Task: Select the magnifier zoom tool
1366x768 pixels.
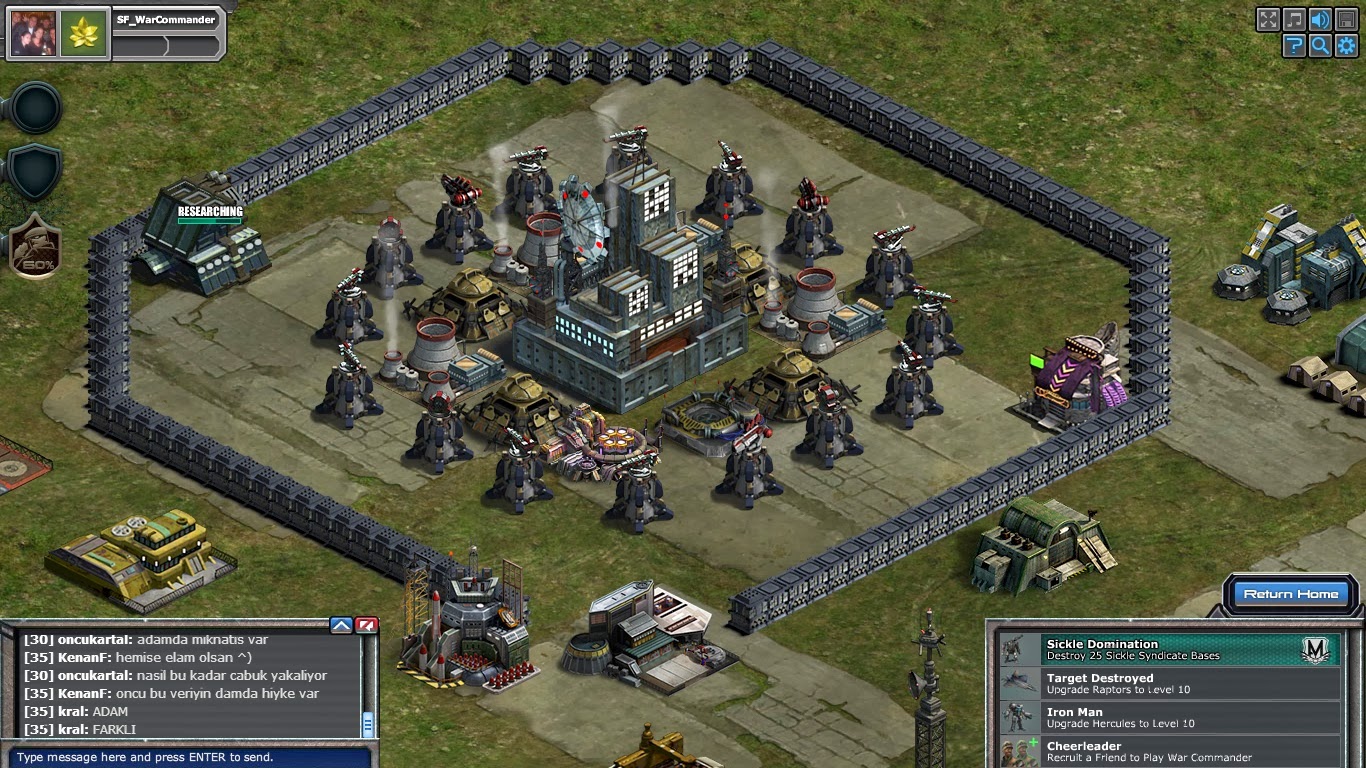Action: 1319,46
